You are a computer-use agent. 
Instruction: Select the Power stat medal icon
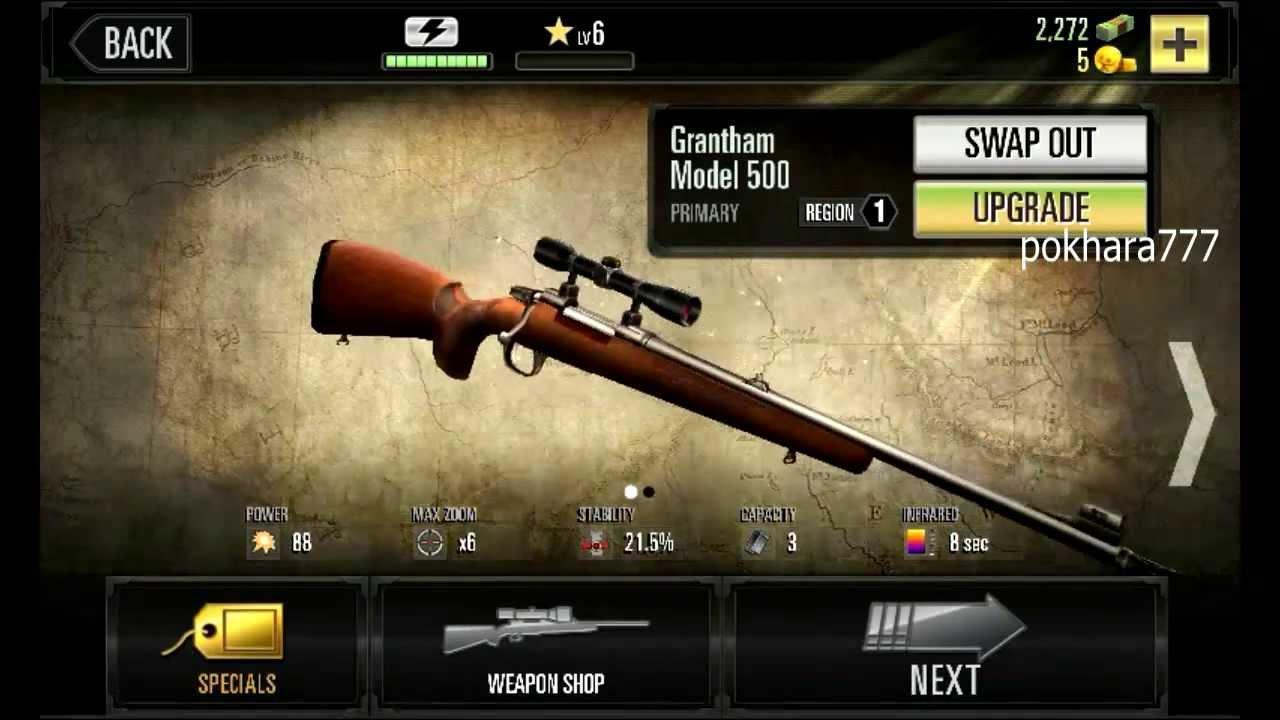click(262, 545)
